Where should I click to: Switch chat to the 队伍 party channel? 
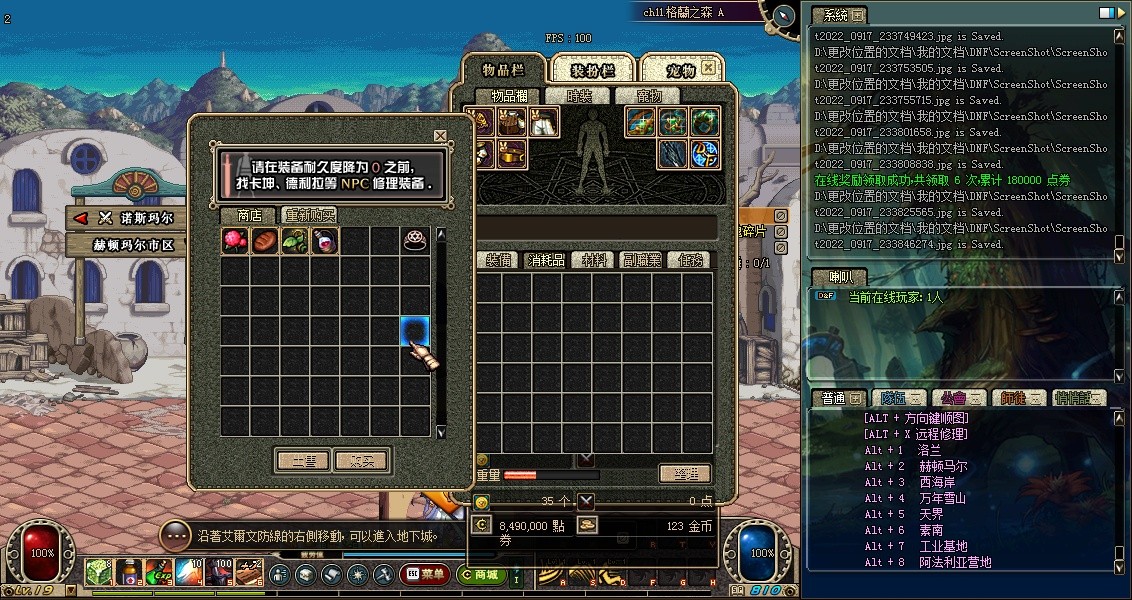(896, 398)
